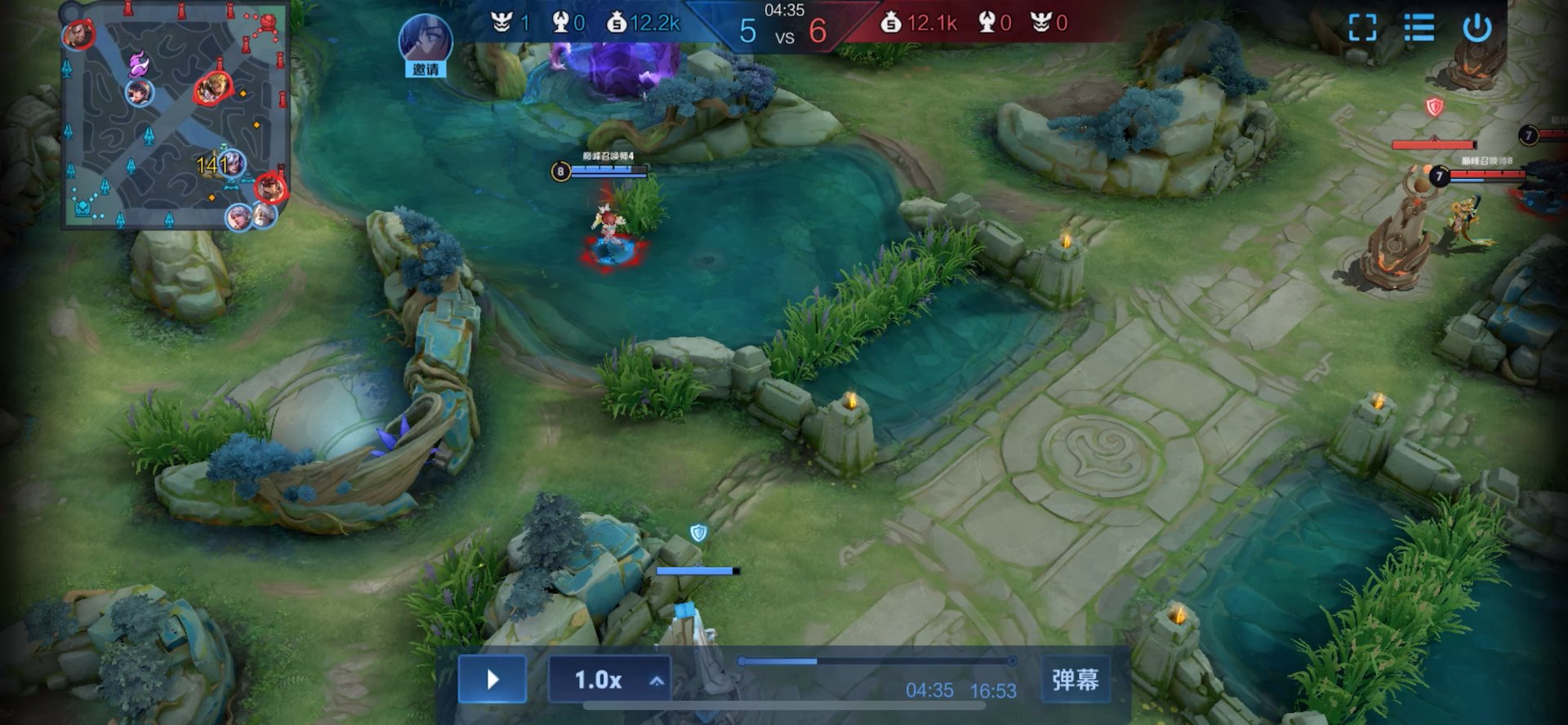The width and height of the screenshot is (1568, 725).
Task: Exit replay with the power icon
Action: pyautogui.click(x=1477, y=28)
